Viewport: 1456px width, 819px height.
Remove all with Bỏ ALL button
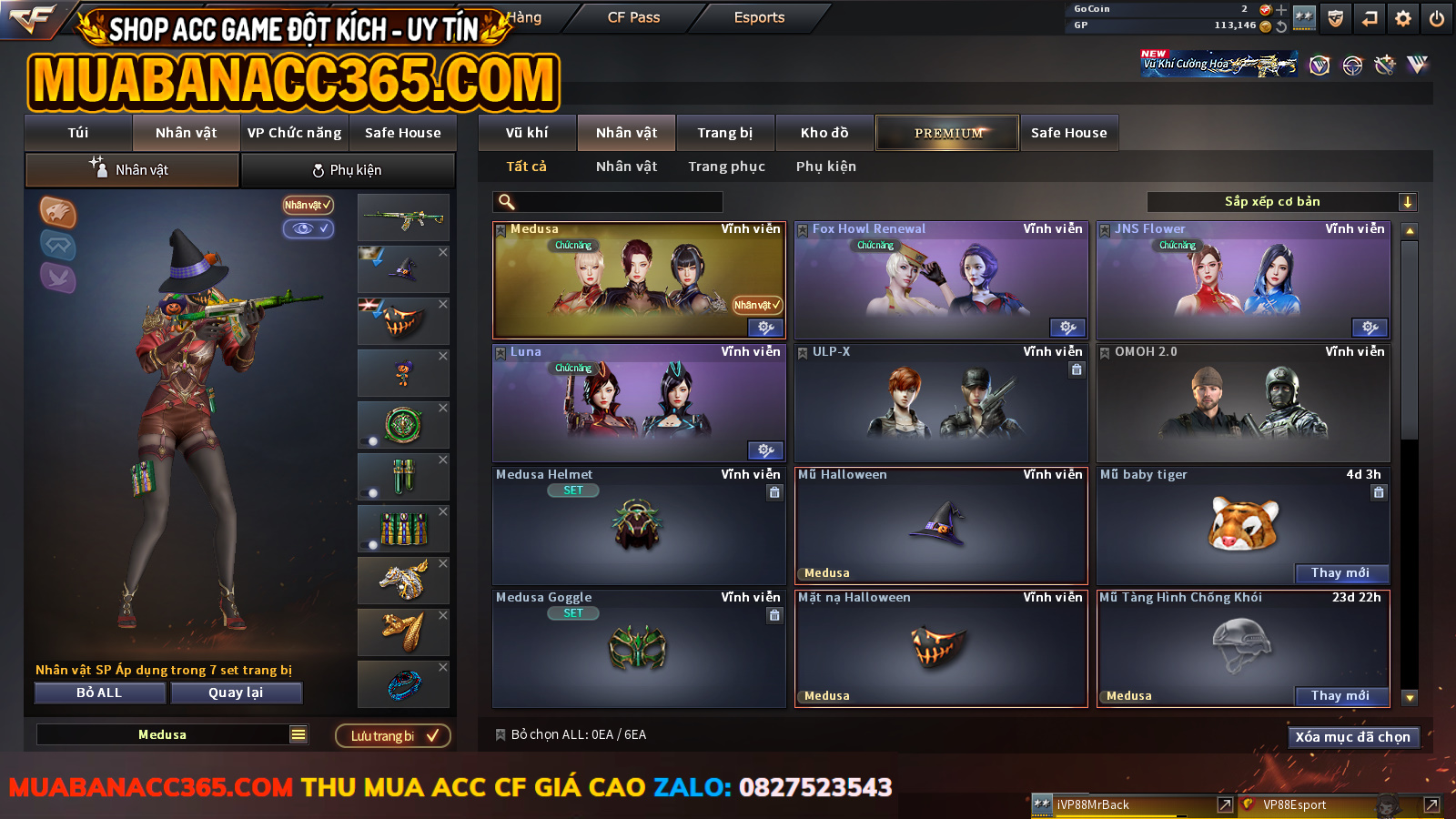tap(99, 693)
